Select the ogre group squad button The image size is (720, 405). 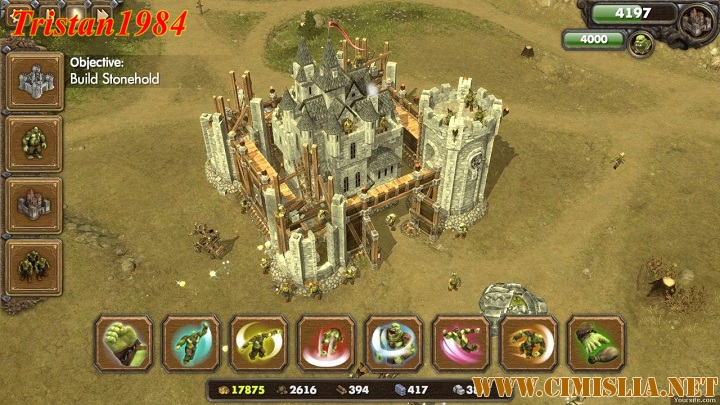pyautogui.click(x=33, y=268)
